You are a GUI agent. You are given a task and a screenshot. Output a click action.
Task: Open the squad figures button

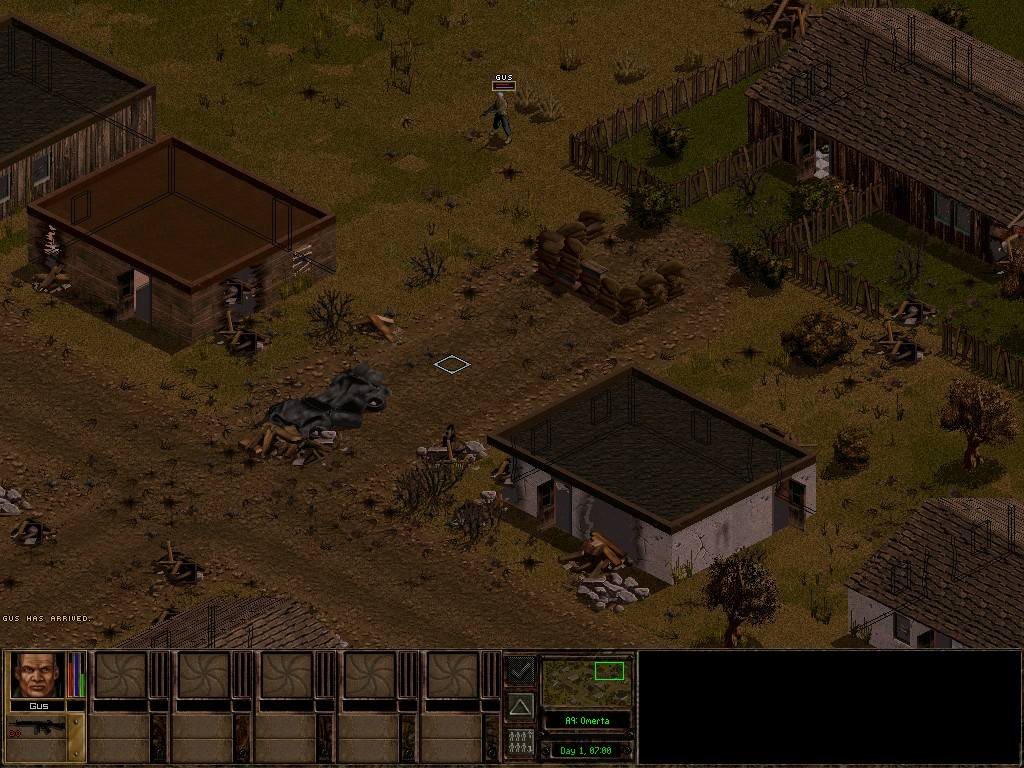tap(519, 741)
